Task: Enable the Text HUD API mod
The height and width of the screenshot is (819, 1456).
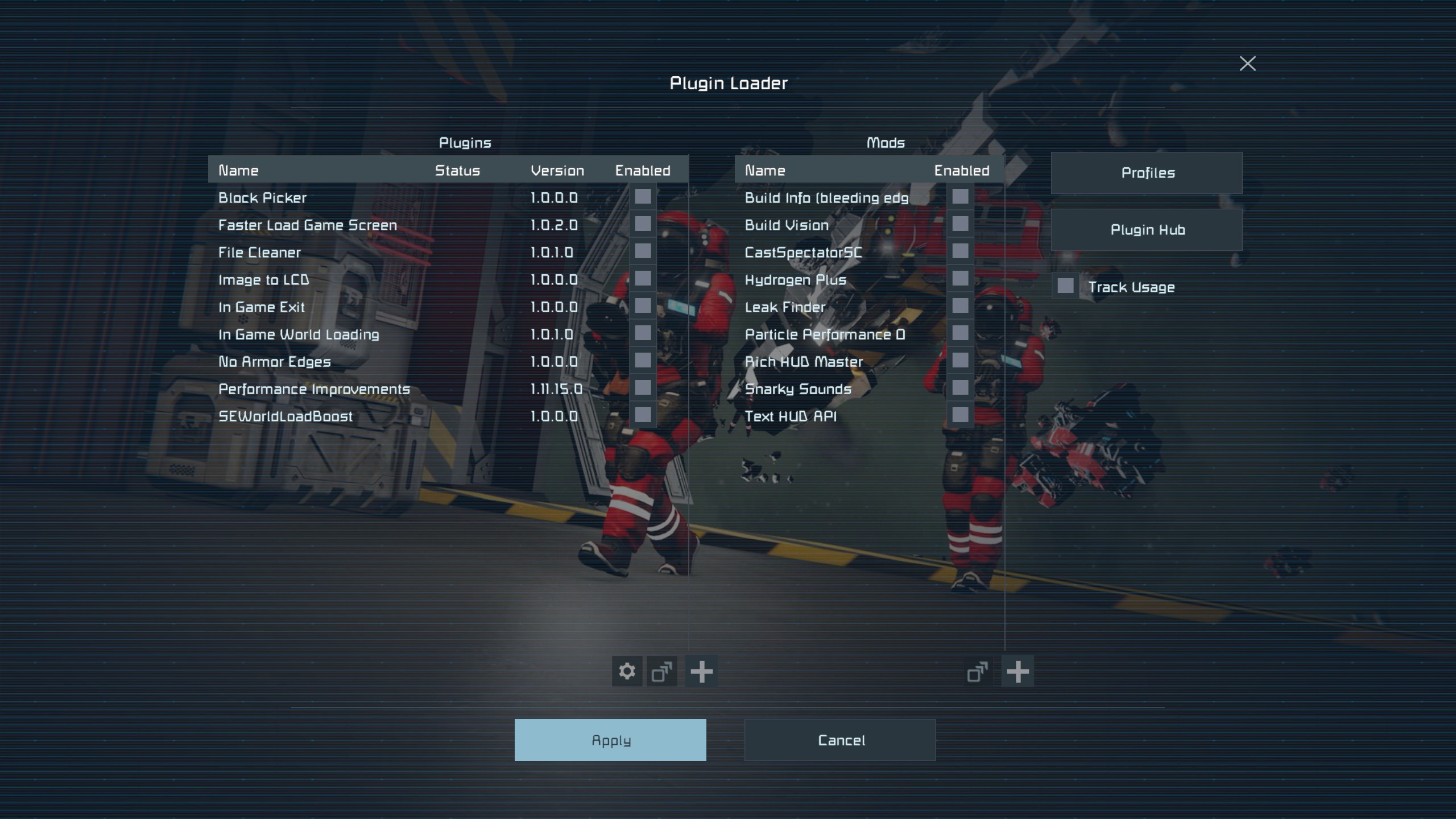Action: 960,415
